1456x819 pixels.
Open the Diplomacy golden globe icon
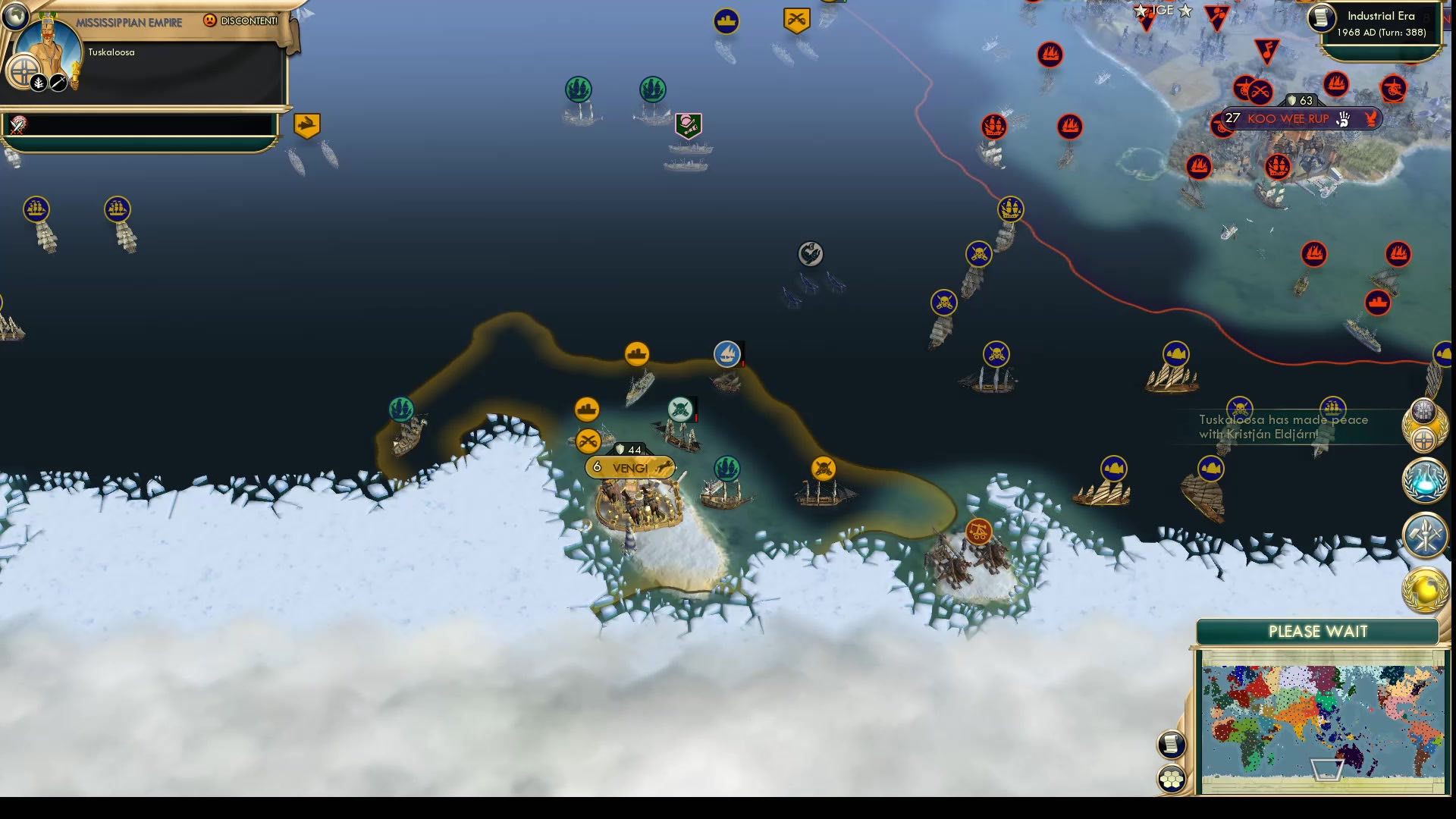click(1426, 585)
